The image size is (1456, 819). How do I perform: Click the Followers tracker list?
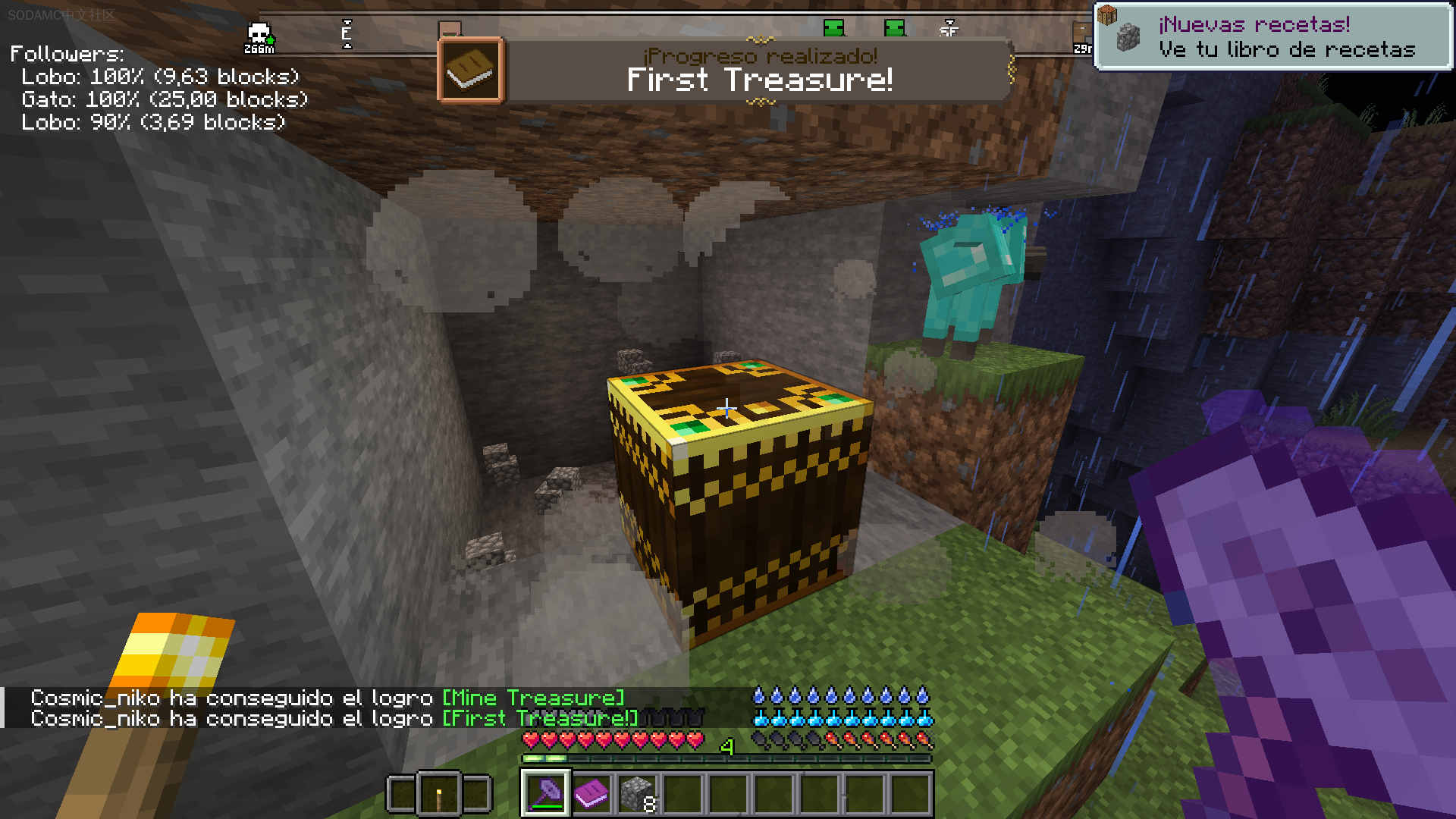[159, 88]
